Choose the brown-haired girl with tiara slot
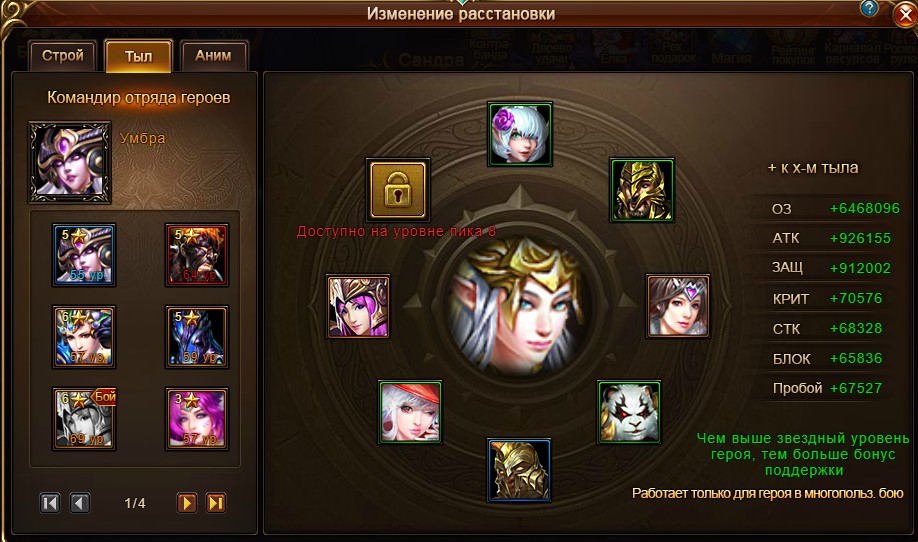This screenshot has height=542, width=918. (678, 306)
